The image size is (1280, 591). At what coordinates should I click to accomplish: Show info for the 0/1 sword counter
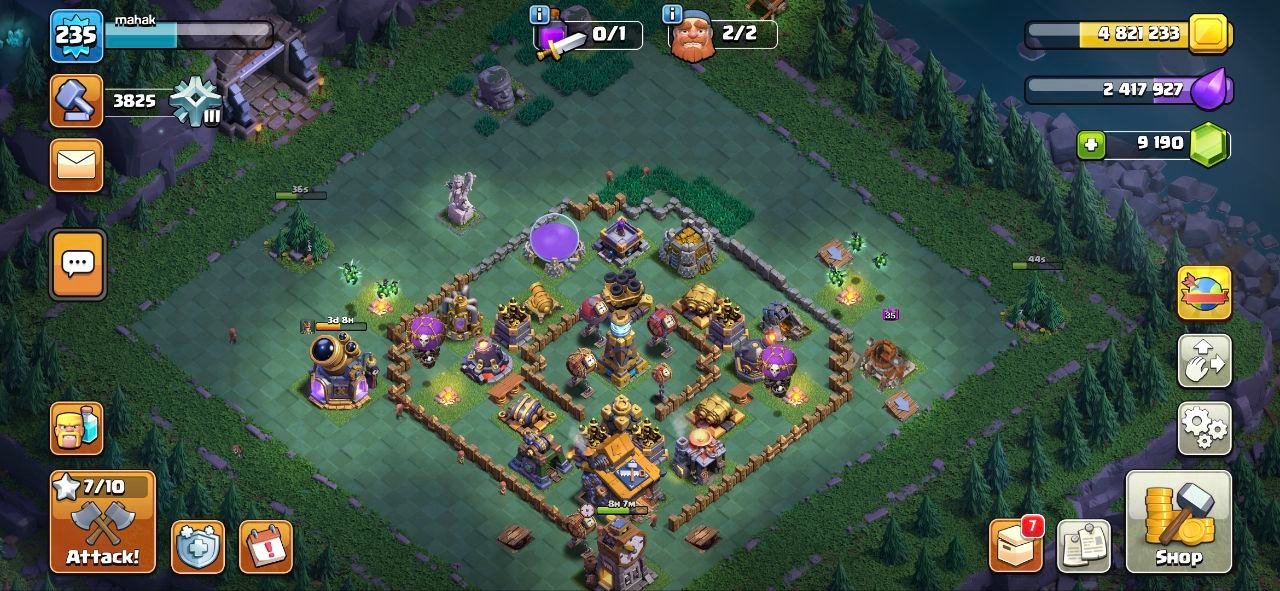pos(540,14)
